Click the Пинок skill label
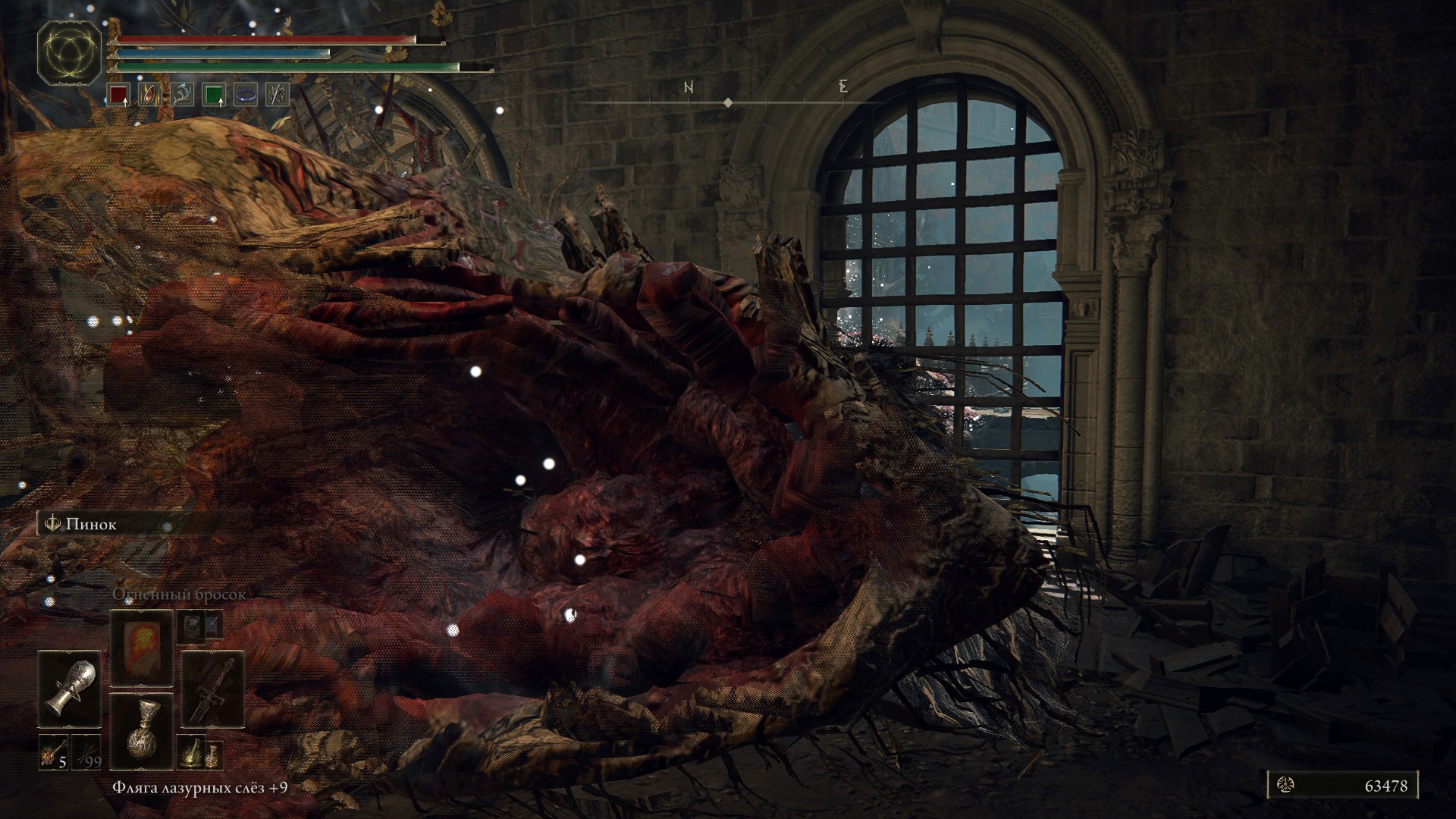Screen dimensions: 1456x819 click(91, 524)
